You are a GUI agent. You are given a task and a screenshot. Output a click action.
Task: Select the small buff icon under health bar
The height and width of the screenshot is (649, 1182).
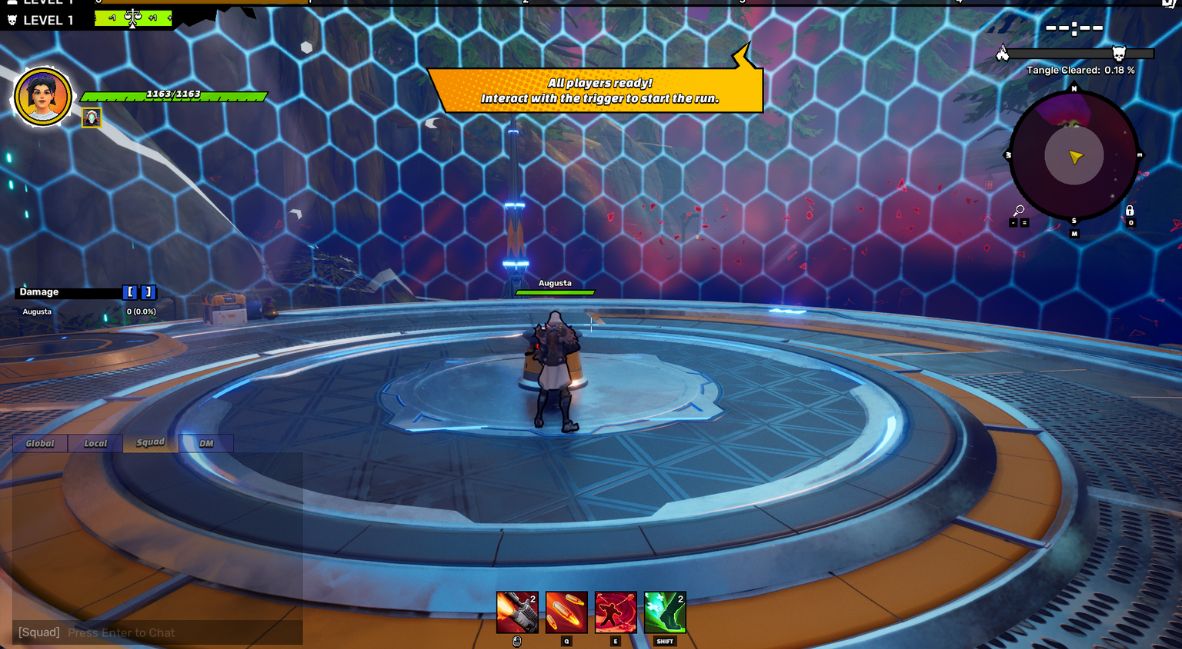pyautogui.click(x=91, y=118)
